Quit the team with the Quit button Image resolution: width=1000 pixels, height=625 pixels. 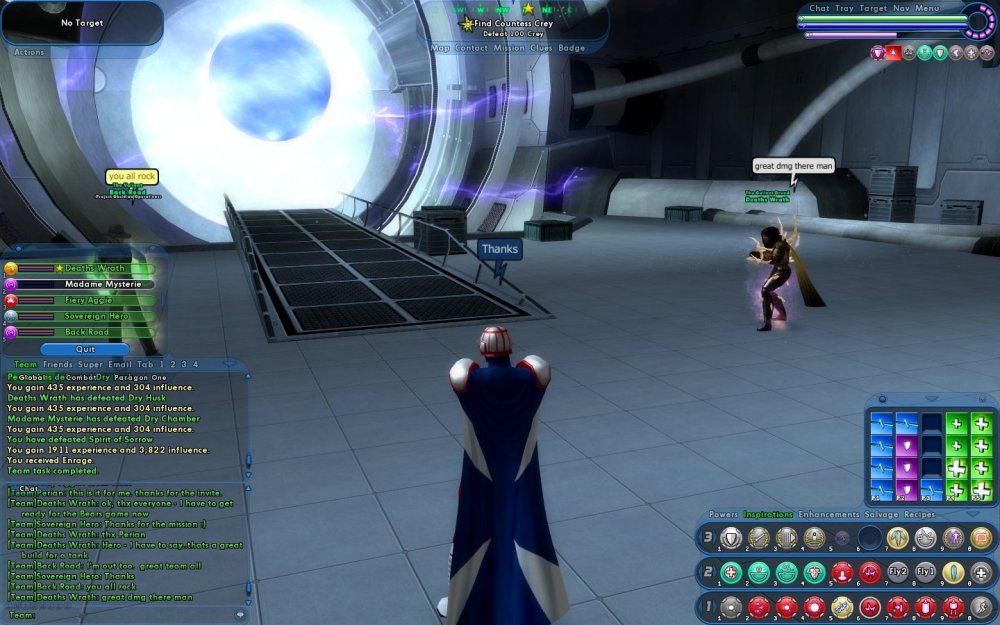pos(85,349)
